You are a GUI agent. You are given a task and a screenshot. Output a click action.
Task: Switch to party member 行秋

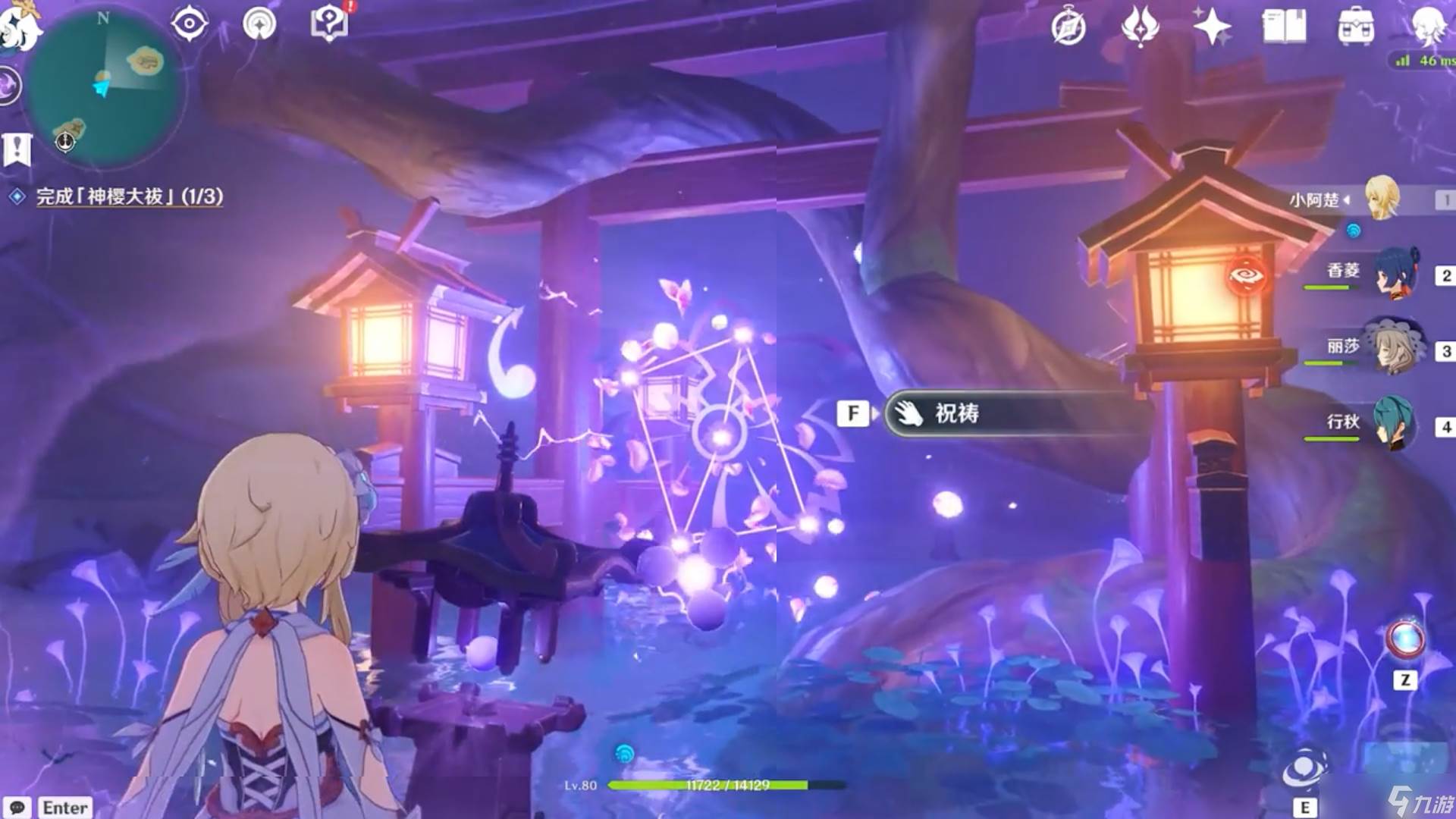coord(1395,422)
